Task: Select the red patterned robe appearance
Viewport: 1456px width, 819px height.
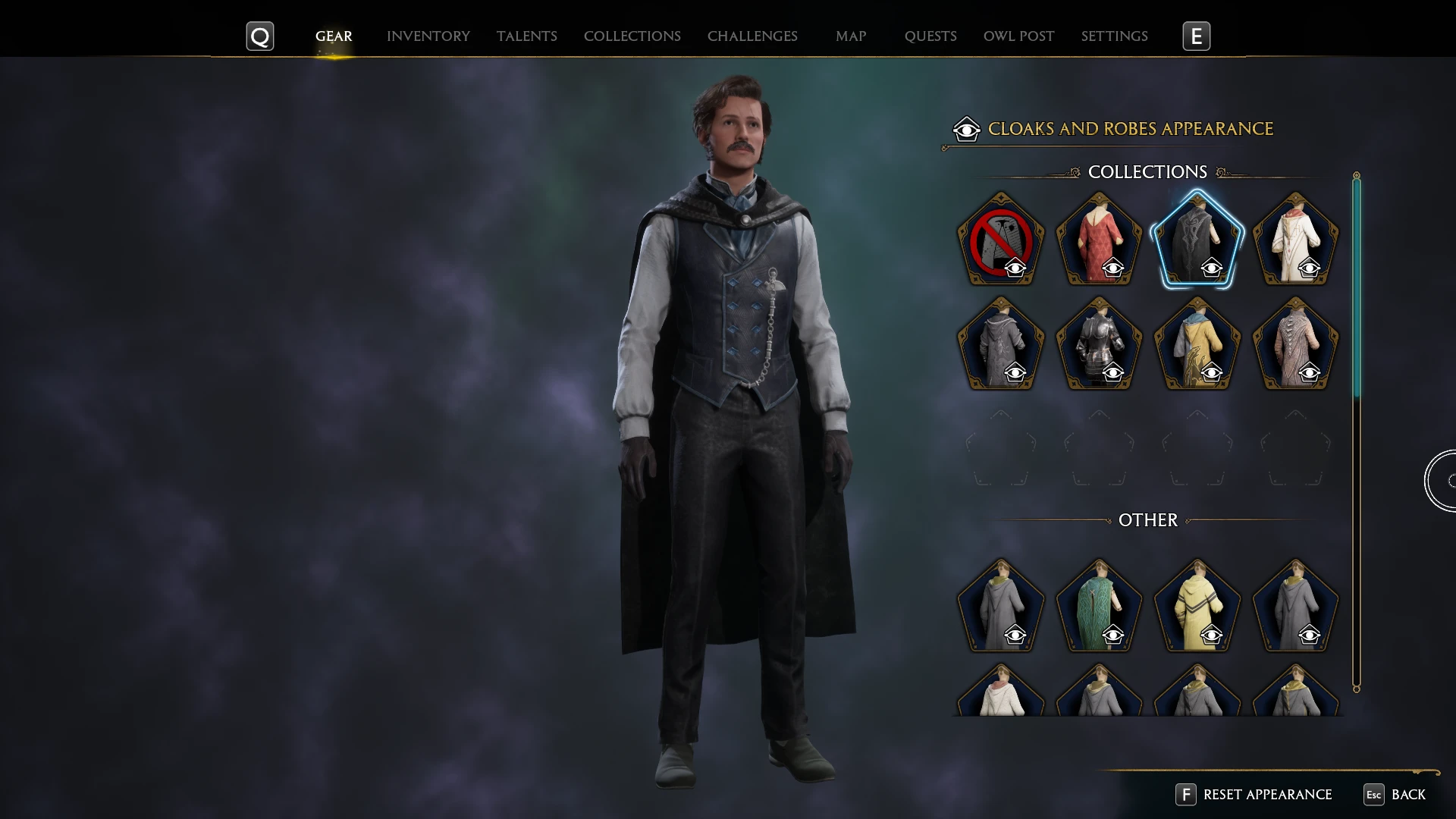Action: click(x=1099, y=240)
